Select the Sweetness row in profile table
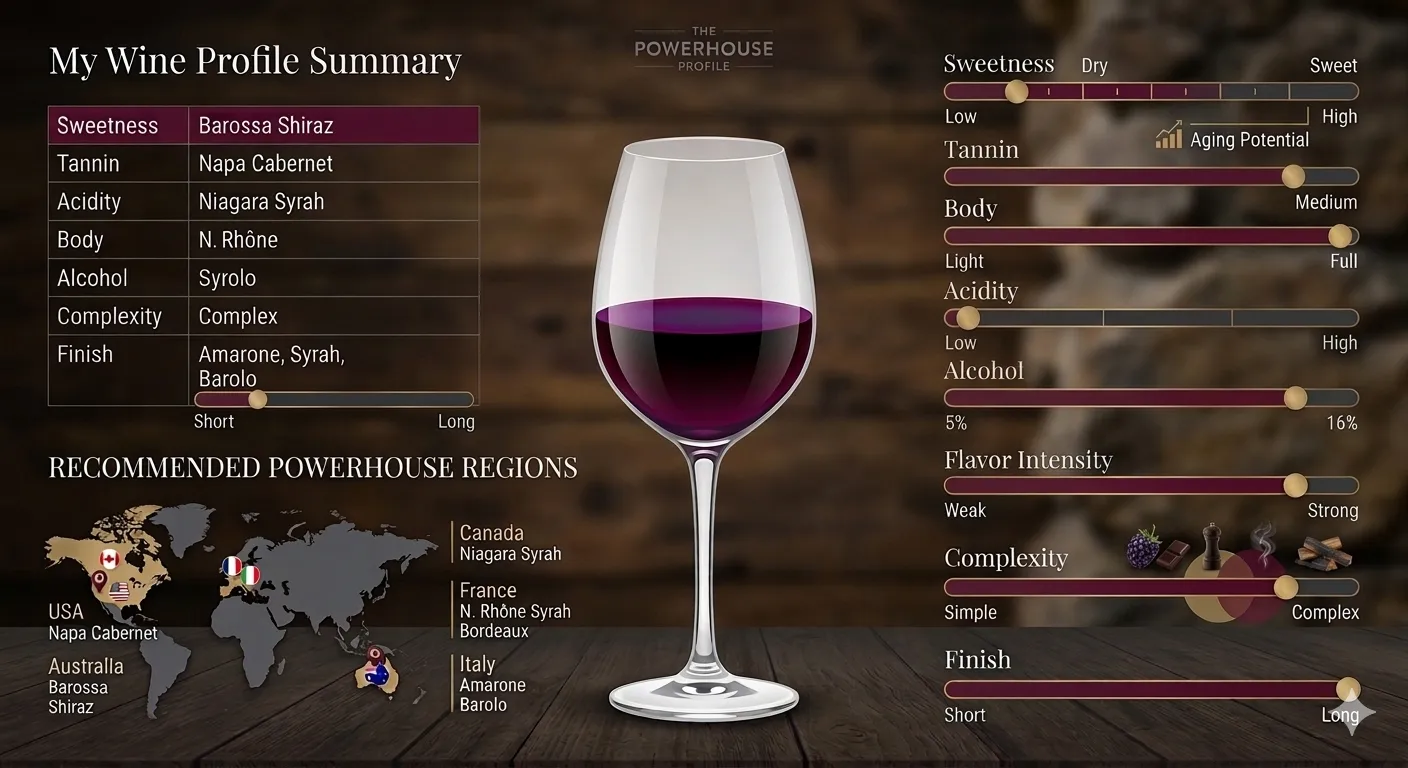Viewport: 1408px width, 768px height. [263, 126]
